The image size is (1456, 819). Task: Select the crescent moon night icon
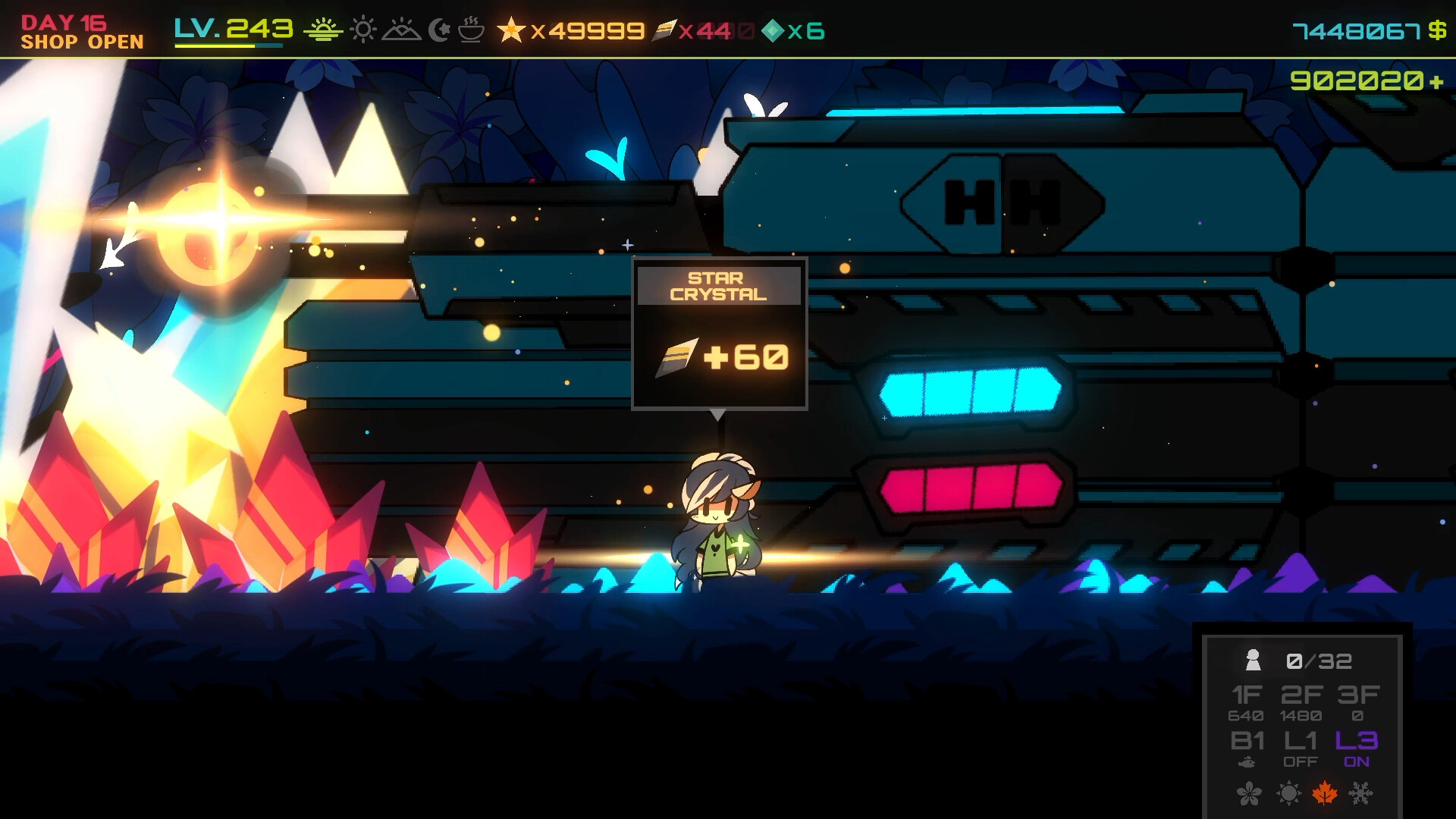pos(439,30)
